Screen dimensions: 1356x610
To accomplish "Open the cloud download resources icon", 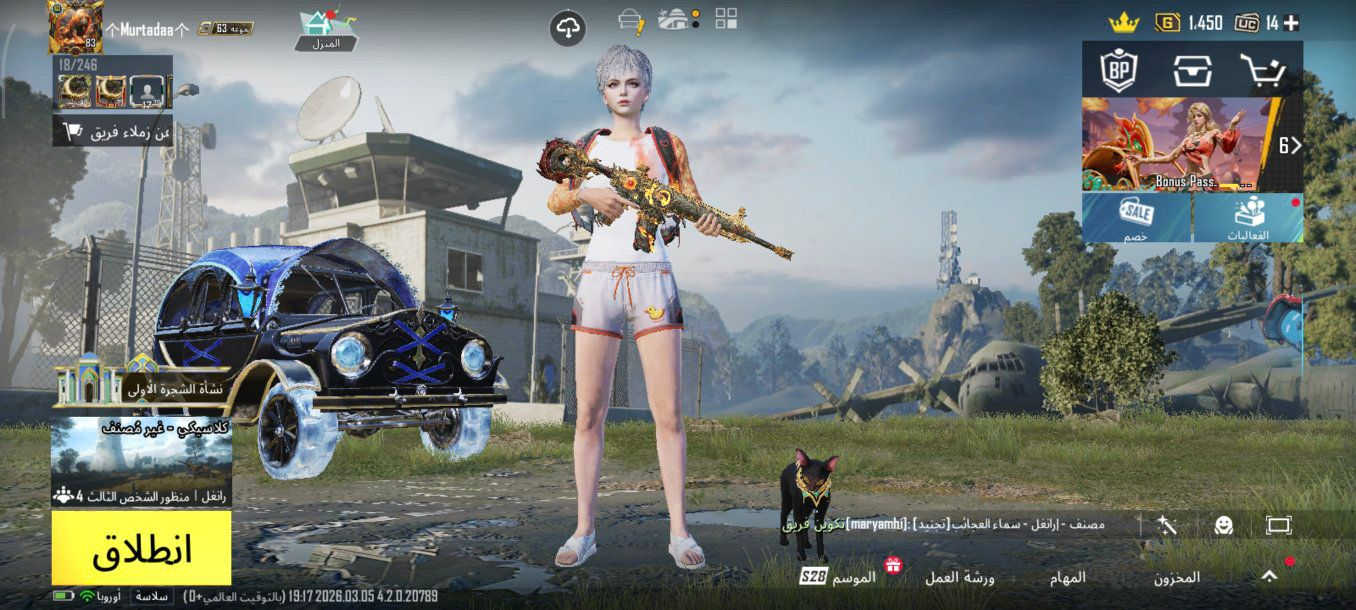I will point(567,28).
